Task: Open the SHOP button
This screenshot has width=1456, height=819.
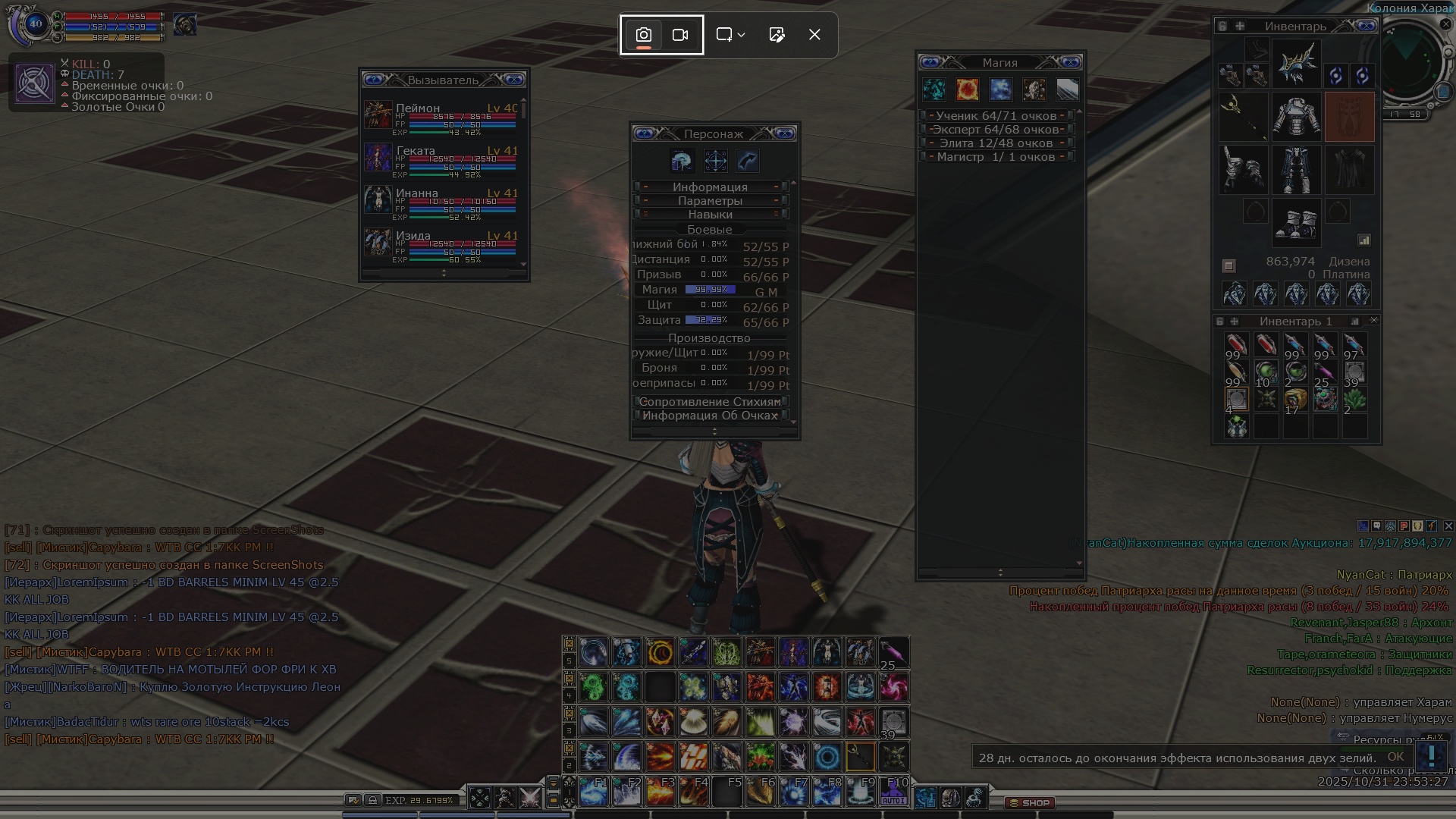Action: point(1030,802)
